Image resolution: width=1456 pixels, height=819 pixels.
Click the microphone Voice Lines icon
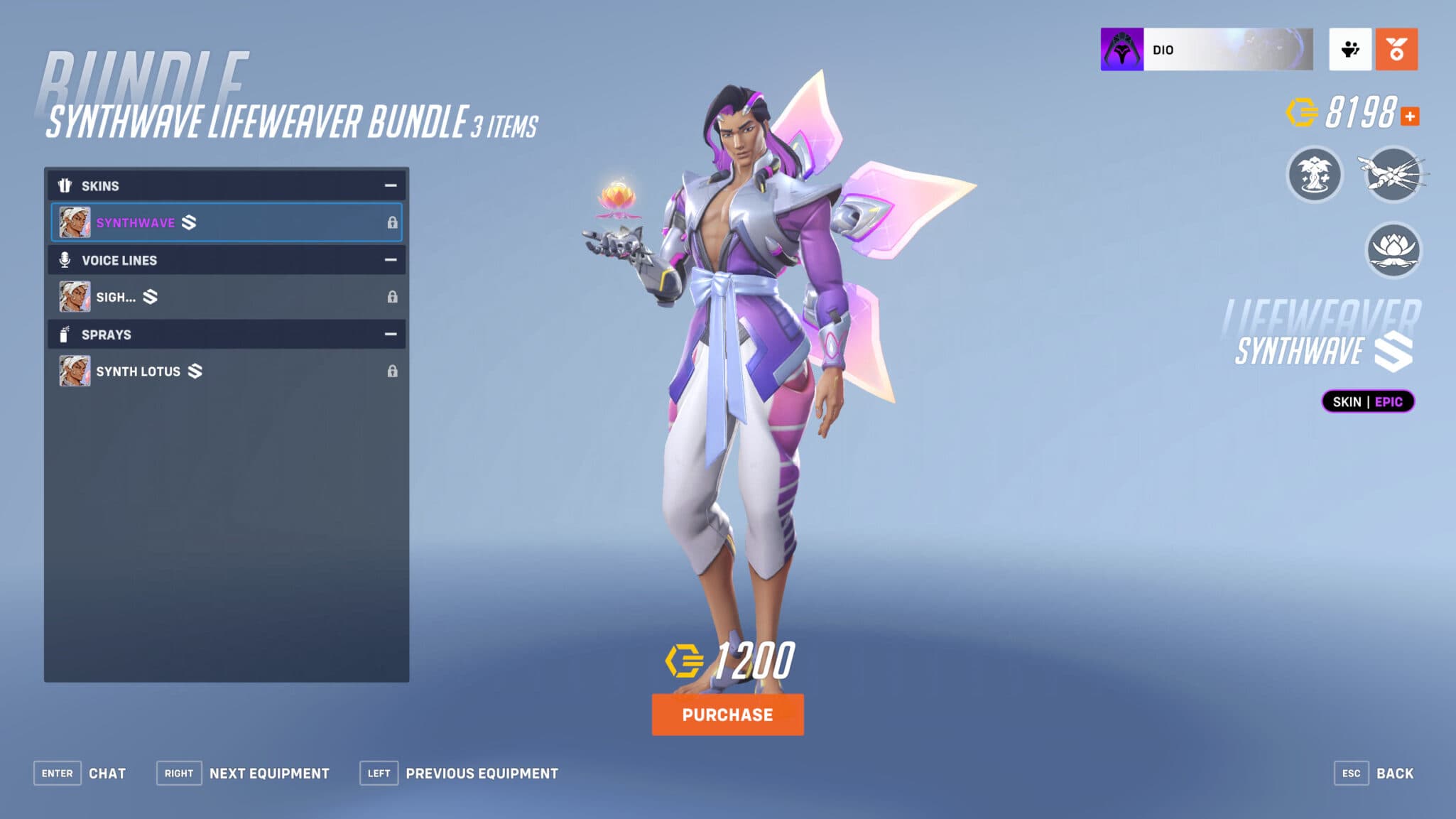pyautogui.click(x=66, y=260)
